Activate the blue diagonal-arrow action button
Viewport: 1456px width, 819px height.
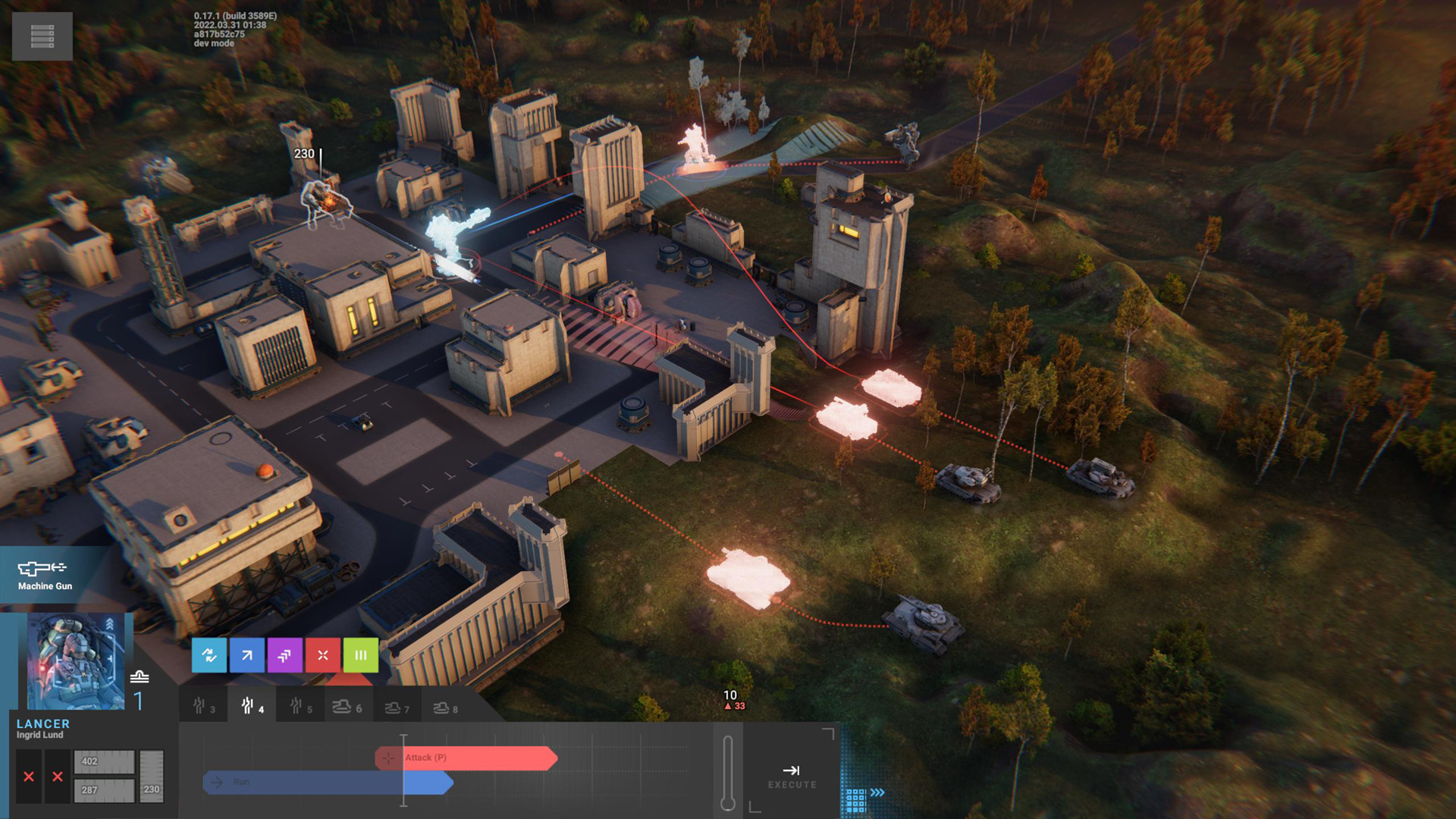point(247,655)
